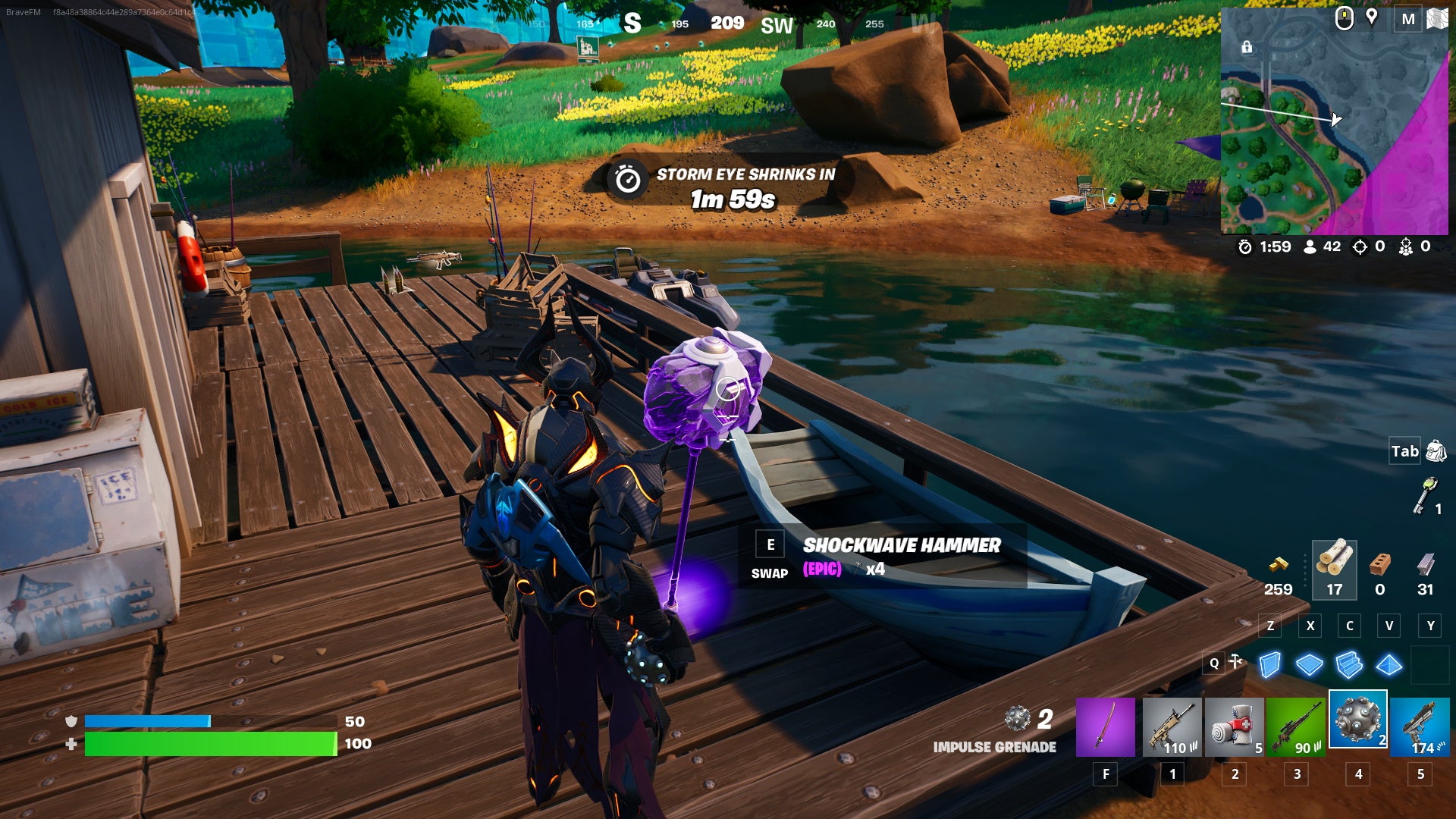
Task: Choose the stairs building piece
Action: click(1349, 665)
